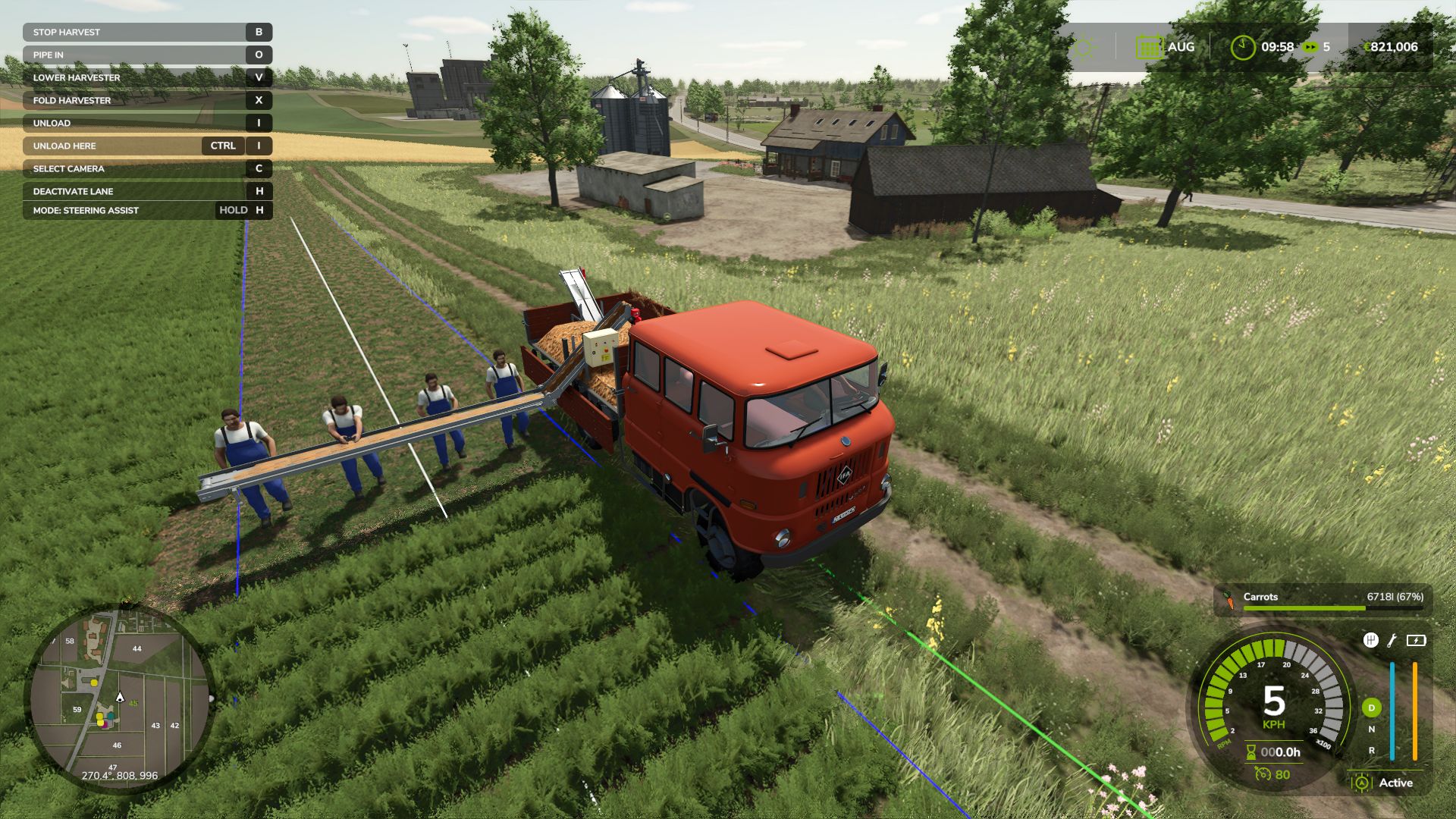Click the cruise control speedometer icon showing 80

(x=1262, y=774)
